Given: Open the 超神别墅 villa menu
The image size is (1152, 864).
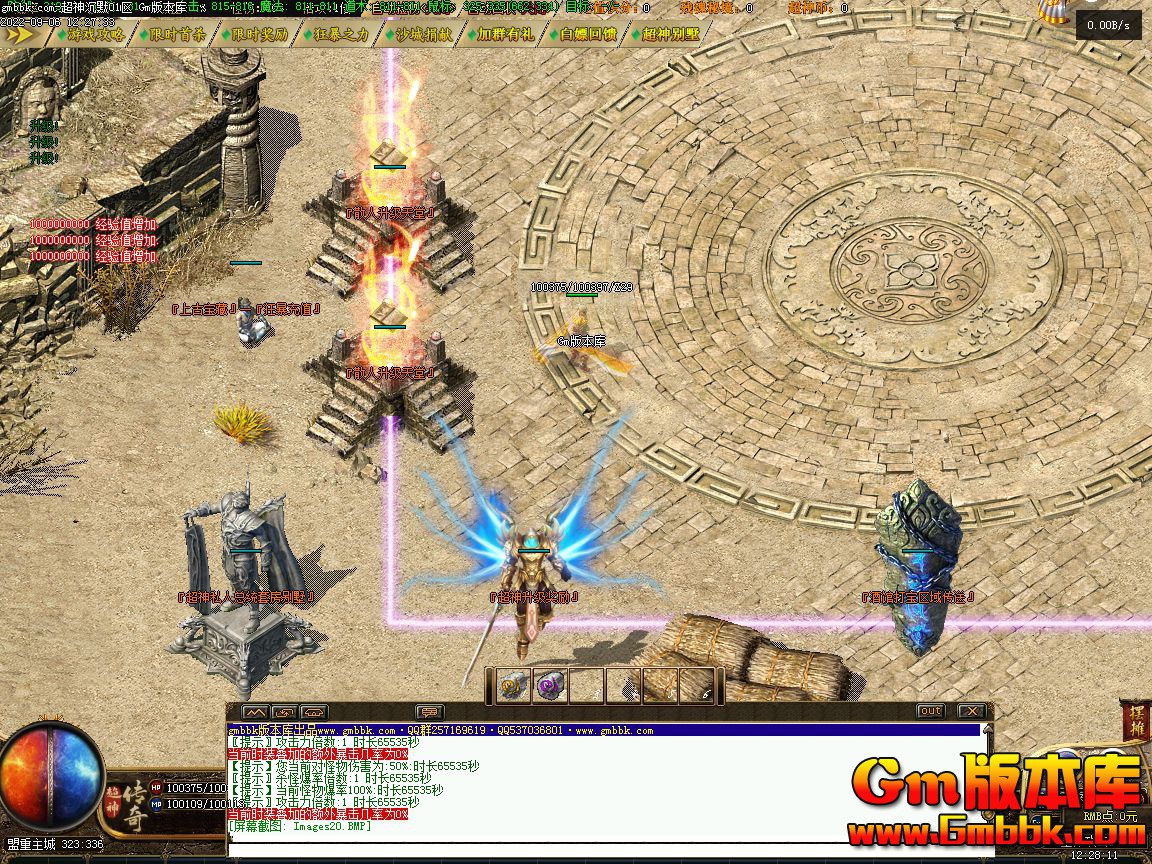Looking at the screenshot, I should pyautogui.click(x=667, y=34).
